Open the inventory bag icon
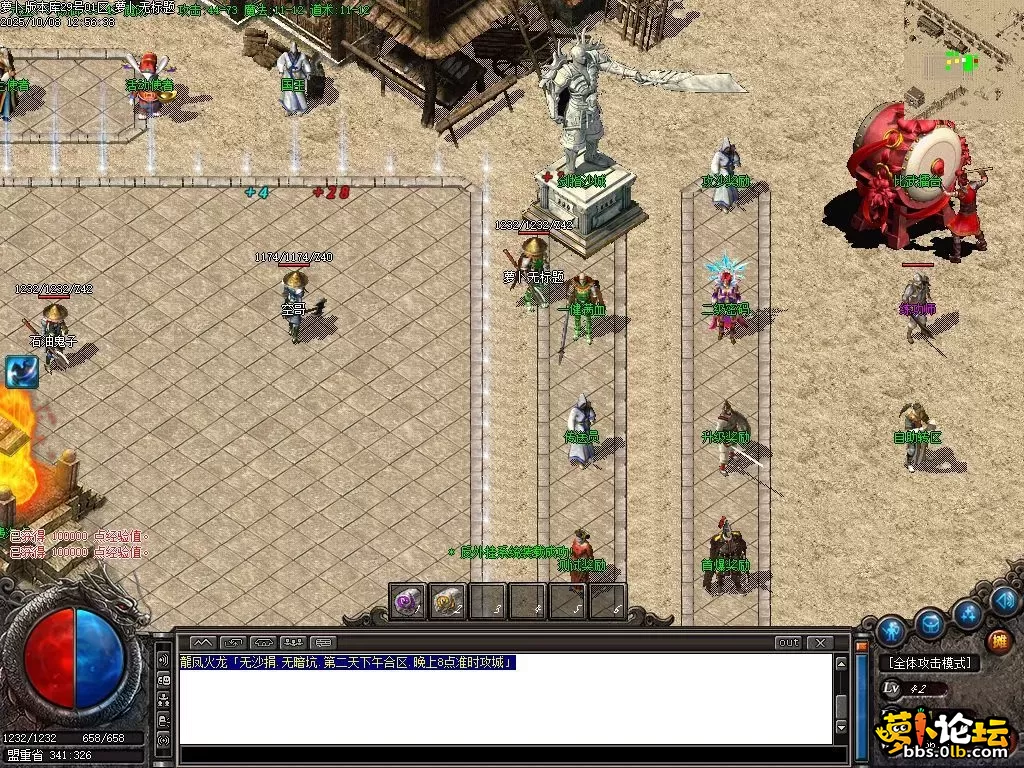This screenshot has width=1024, height=768. [931, 624]
